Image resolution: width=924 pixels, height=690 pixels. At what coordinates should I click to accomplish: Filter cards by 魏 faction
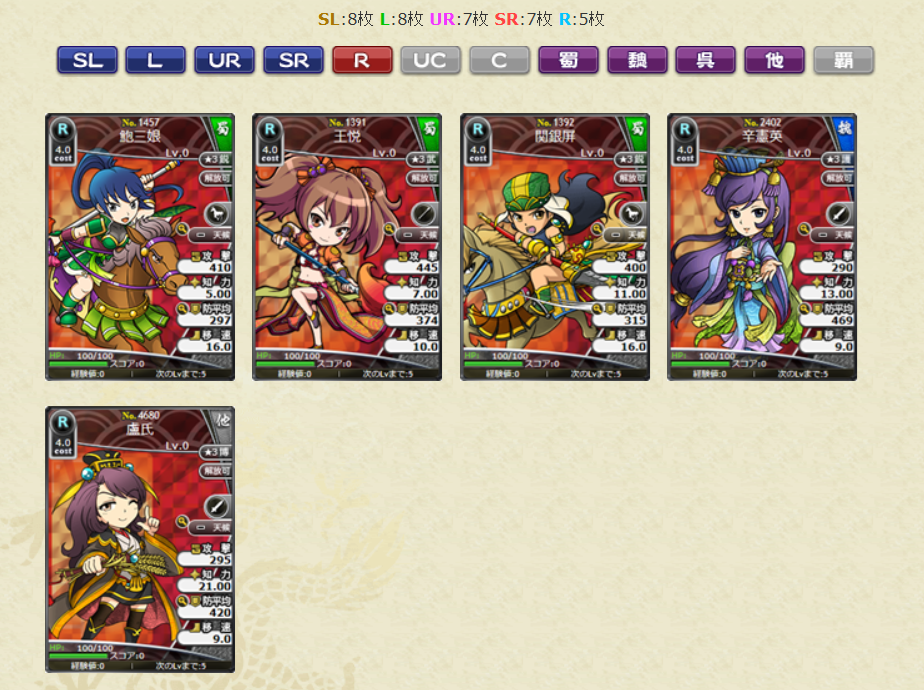(637, 60)
